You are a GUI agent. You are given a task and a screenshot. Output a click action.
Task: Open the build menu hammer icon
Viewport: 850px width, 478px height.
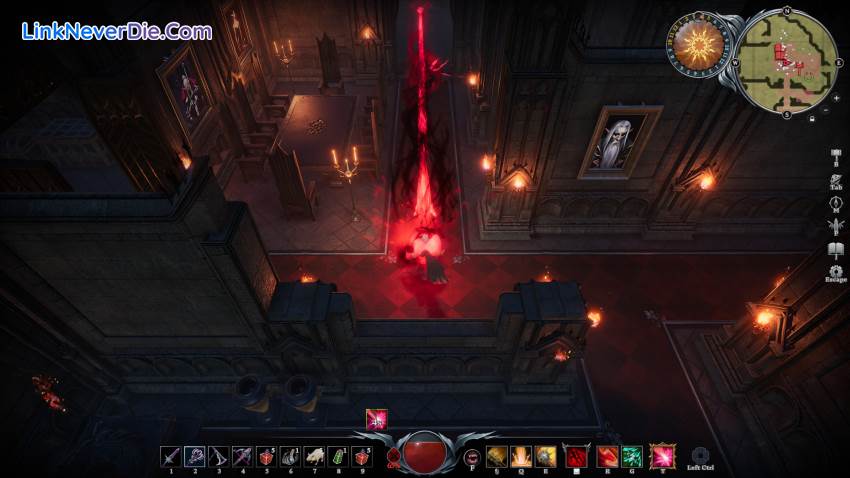pos(835,156)
